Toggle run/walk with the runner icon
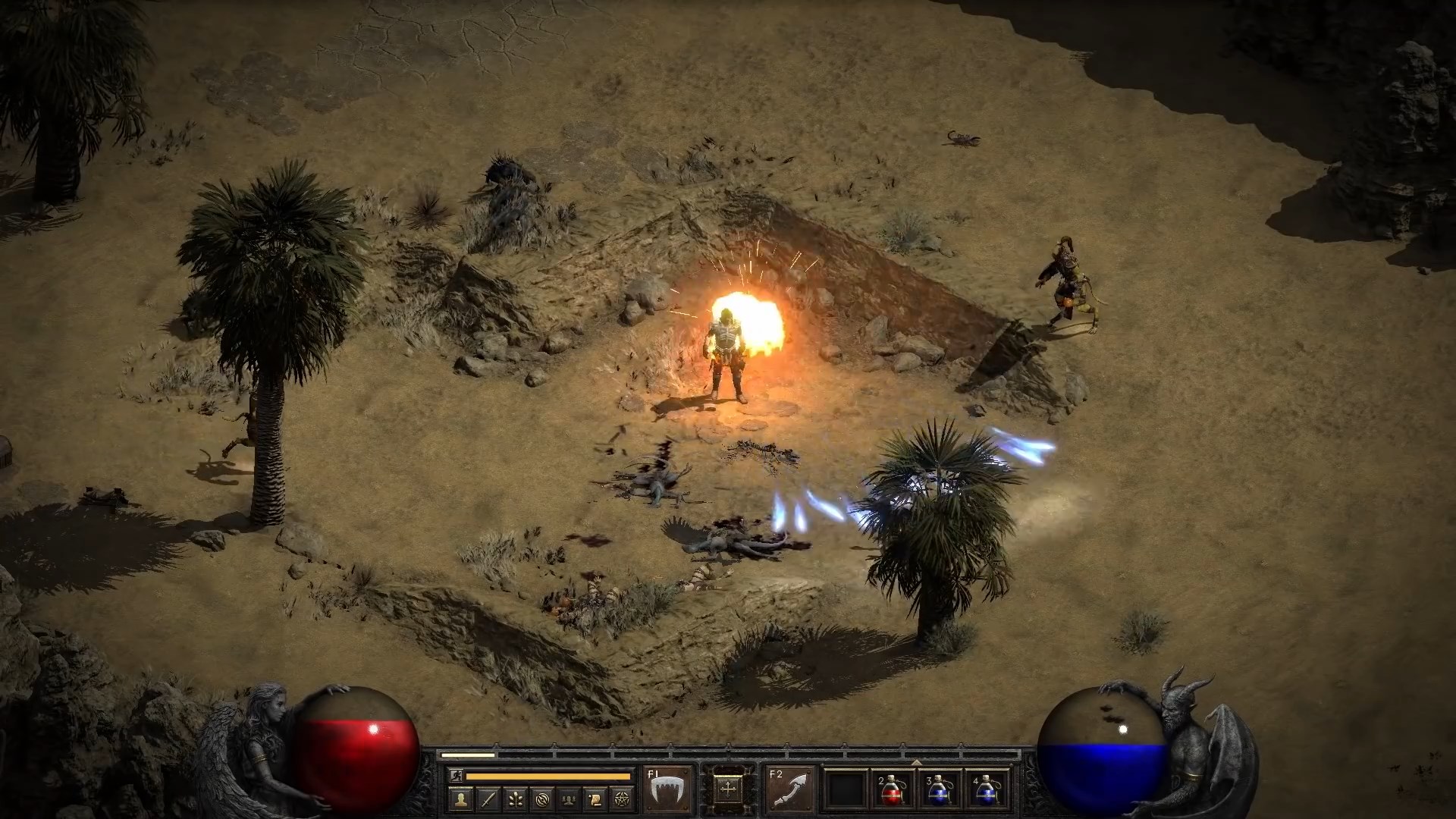This screenshot has height=819, width=1456. 456,775
